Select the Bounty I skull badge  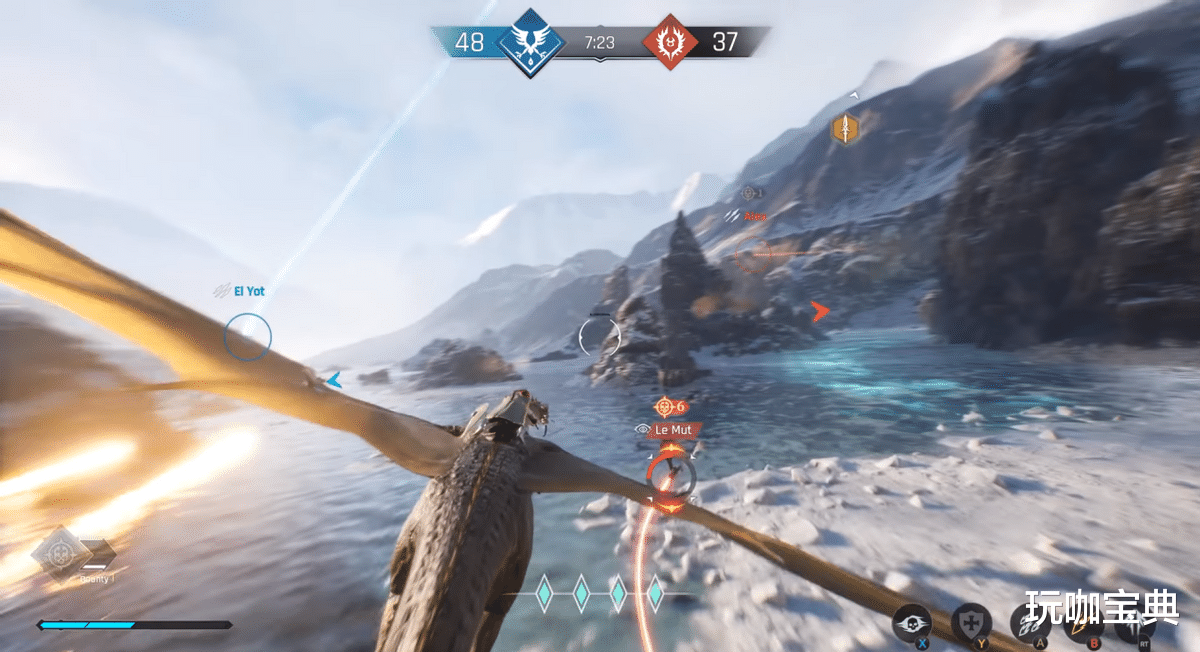point(62,553)
